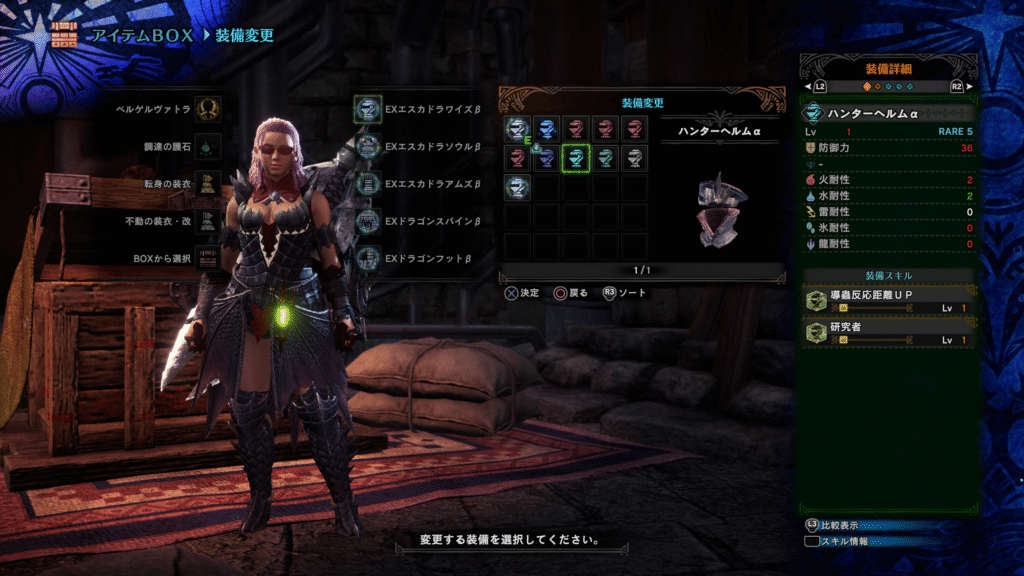Image resolution: width=1024 pixels, height=576 pixels.
Task: Select the 不動の装衣・改 mantle slot
Action: (208, 222)
